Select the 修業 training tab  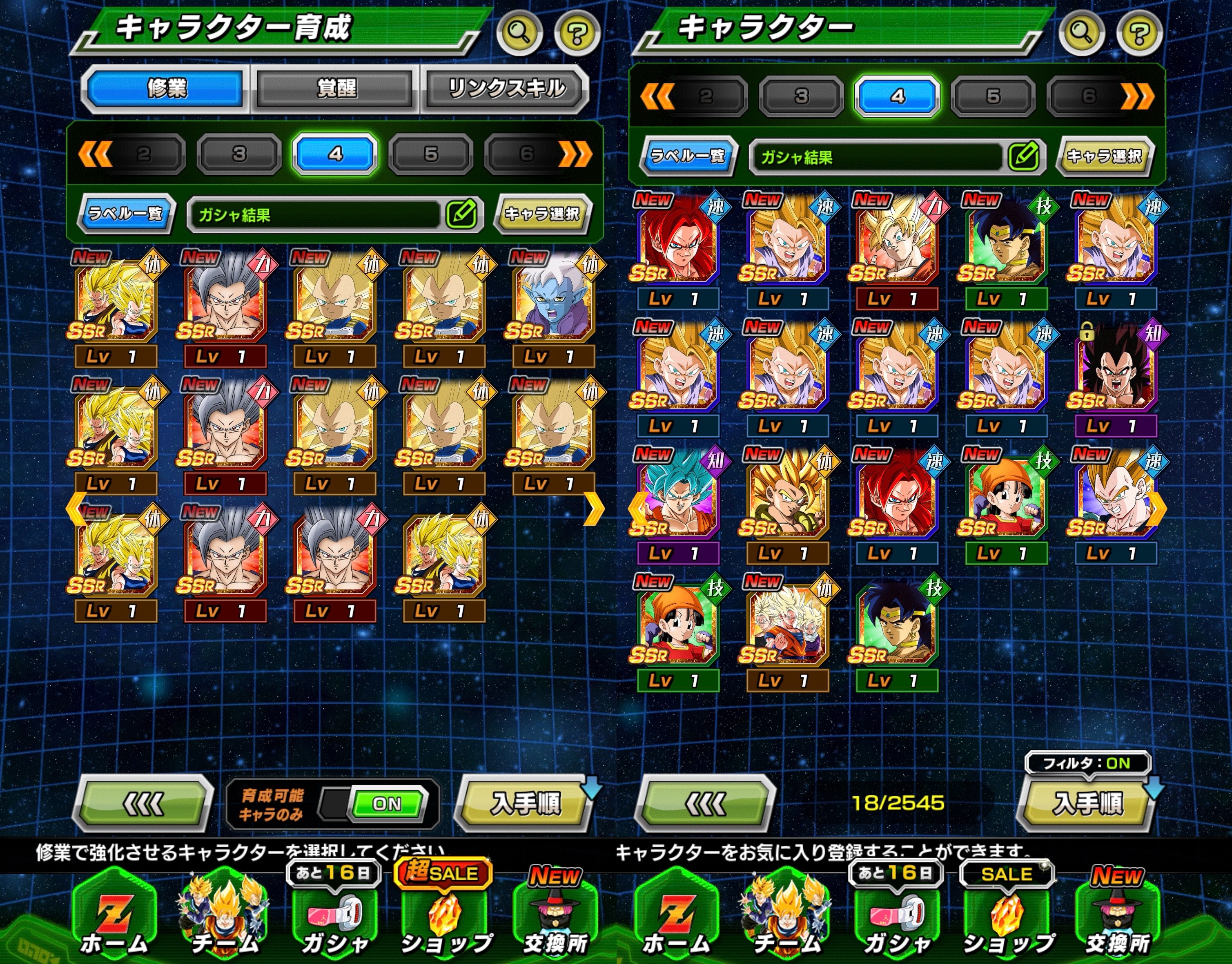pos(167,89)
